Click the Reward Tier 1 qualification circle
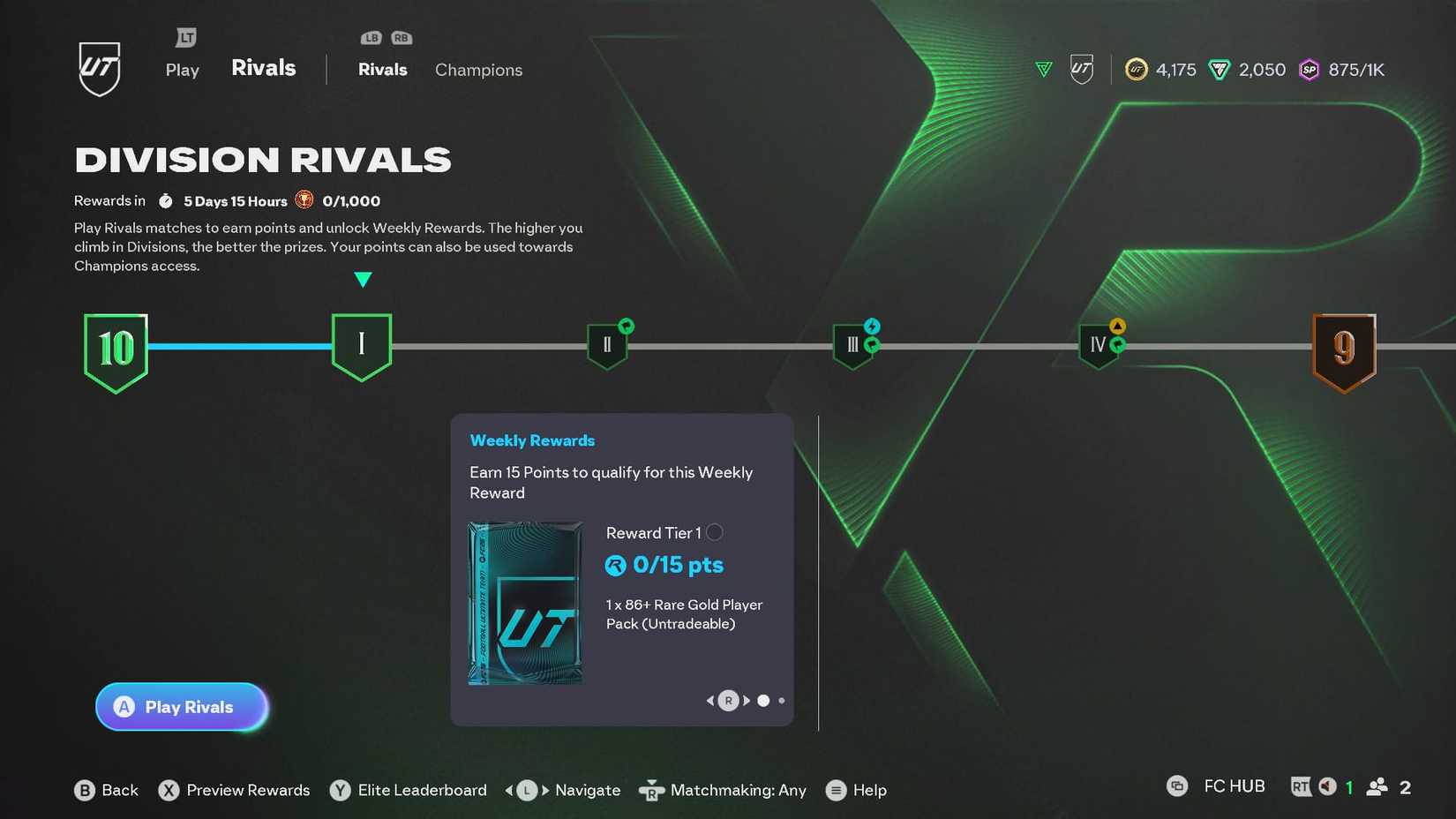Image resolution: width=1456 pixels, height=819 pixels. [x=715, y=532]
